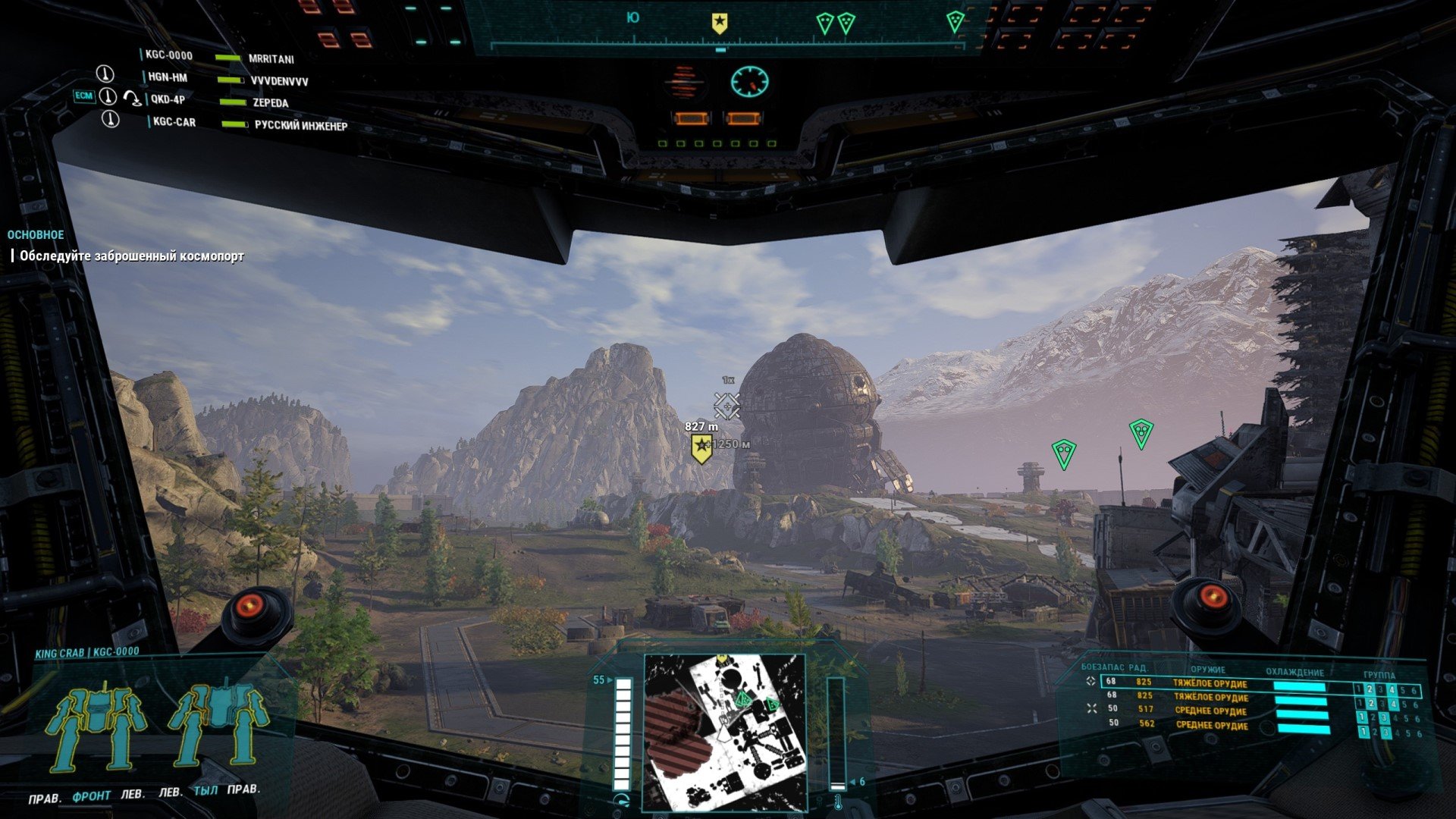The image size is (1456, 819).
Task: Click the yellow star marker on compass
Action: 719,24
